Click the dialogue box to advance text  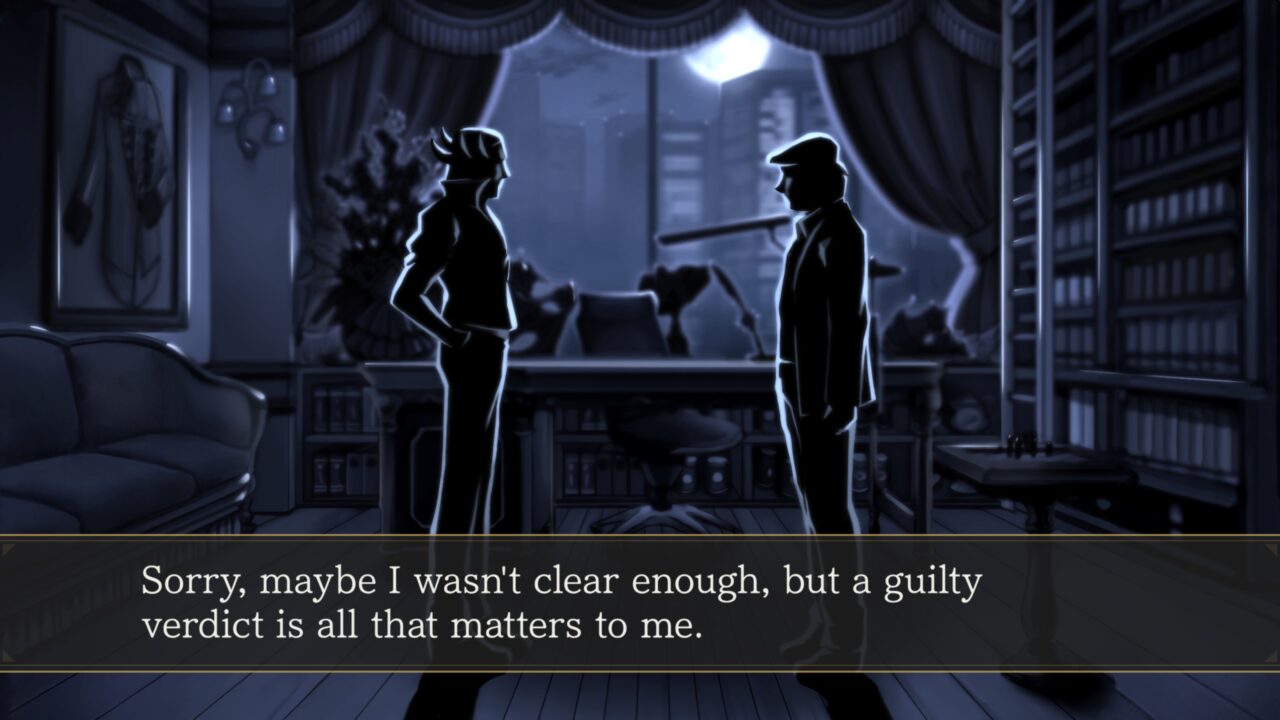(640, 600)
